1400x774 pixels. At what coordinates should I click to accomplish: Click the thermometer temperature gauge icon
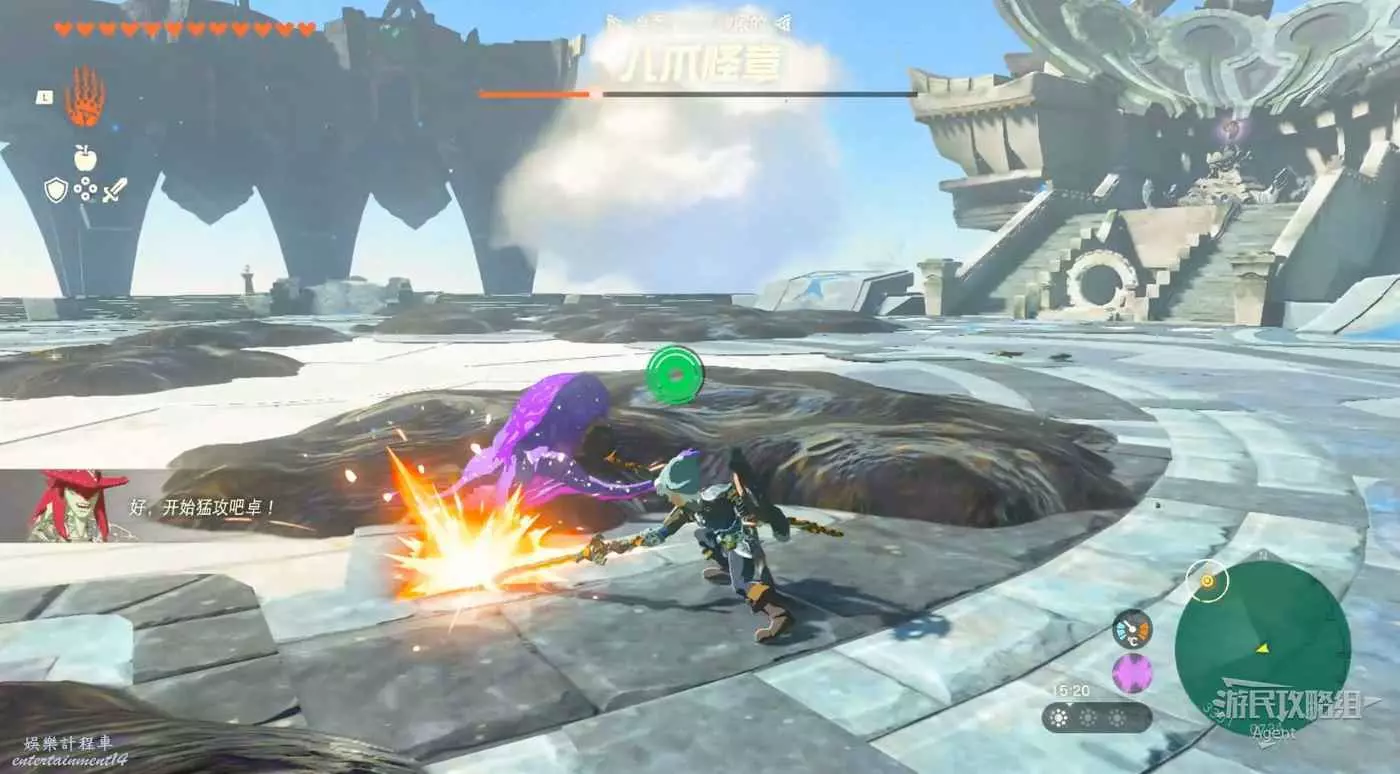[x=1132, y=629]
